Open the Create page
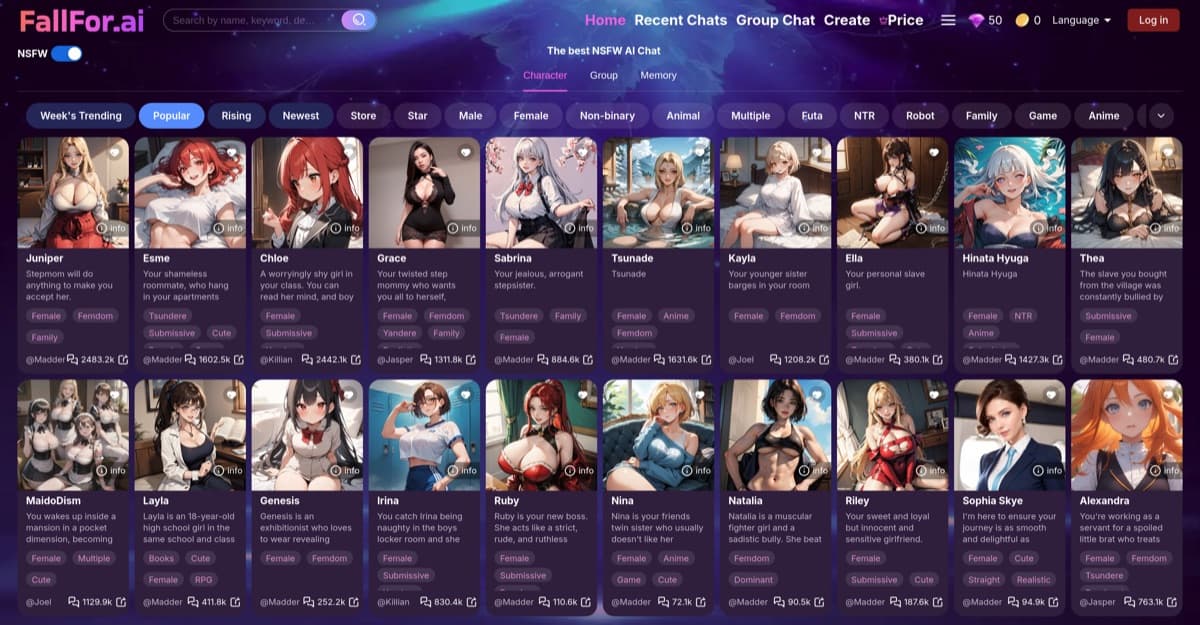This screenshot has height=625, width=1200. pos(846,20)
